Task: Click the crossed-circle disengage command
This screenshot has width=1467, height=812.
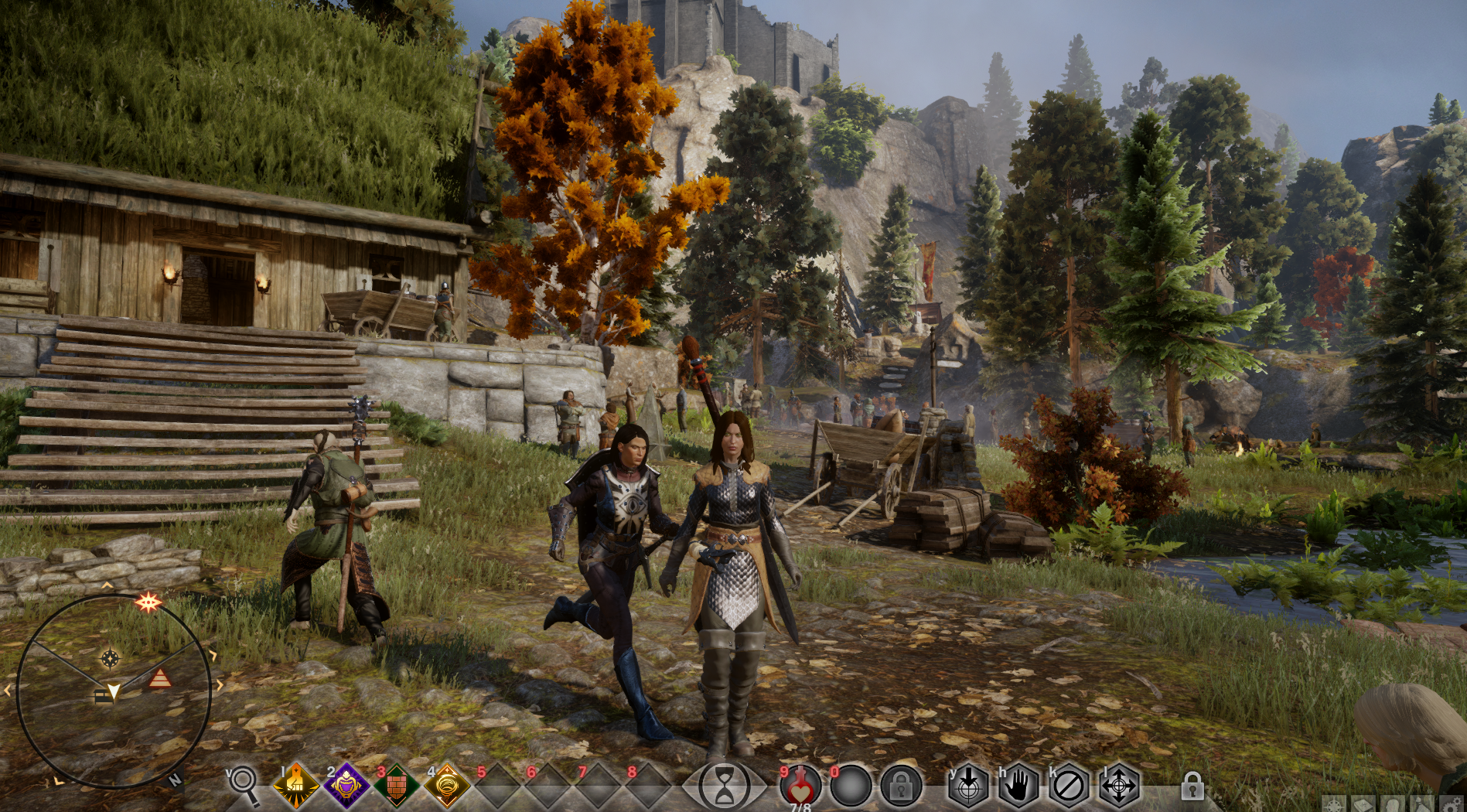Action: pos(1068,786)
